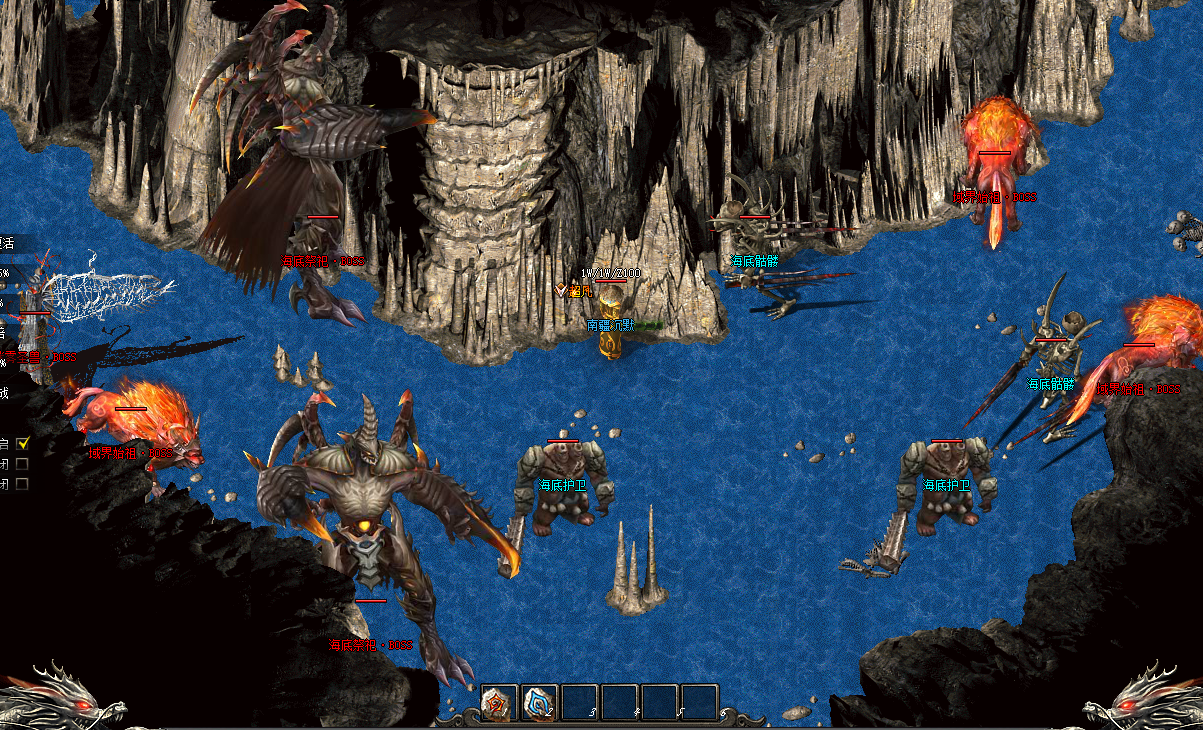Viewport: 1203px width, 730px height.
Task: Toggle the checked yellow-tick checkbox
Action: coord(23,442)
